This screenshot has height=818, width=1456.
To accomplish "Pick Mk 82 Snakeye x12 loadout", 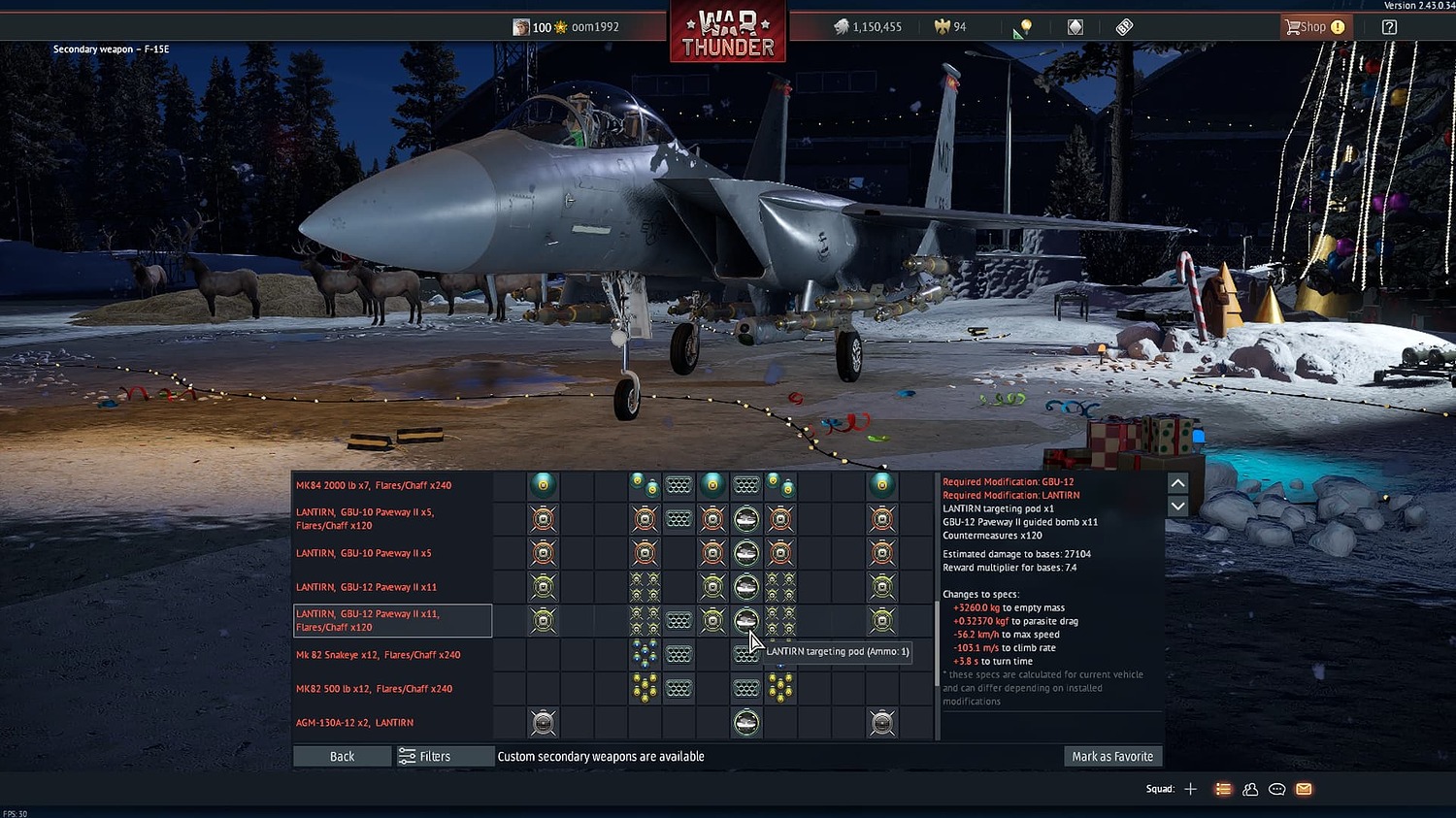I will coord(378,655).
